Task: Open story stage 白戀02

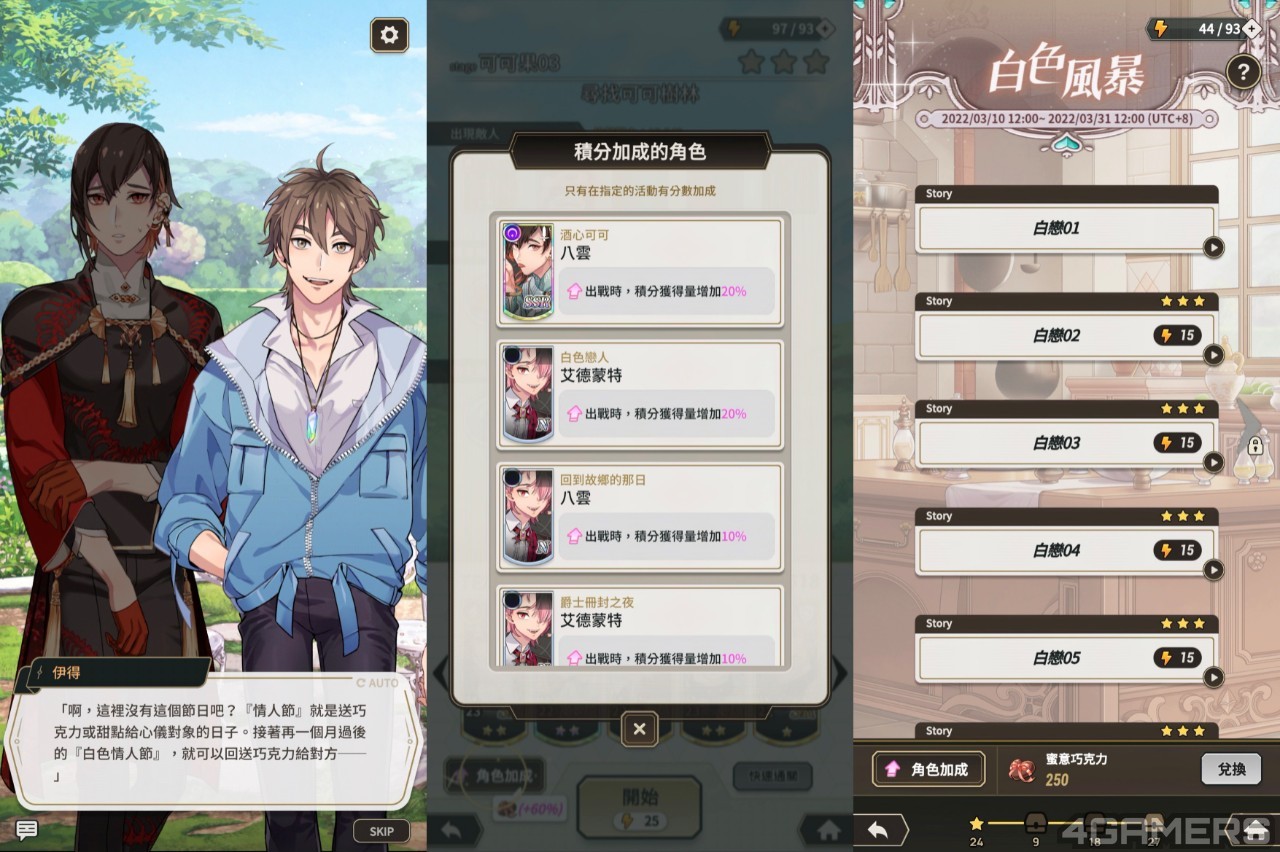Action: click(x=1066, y=336)
